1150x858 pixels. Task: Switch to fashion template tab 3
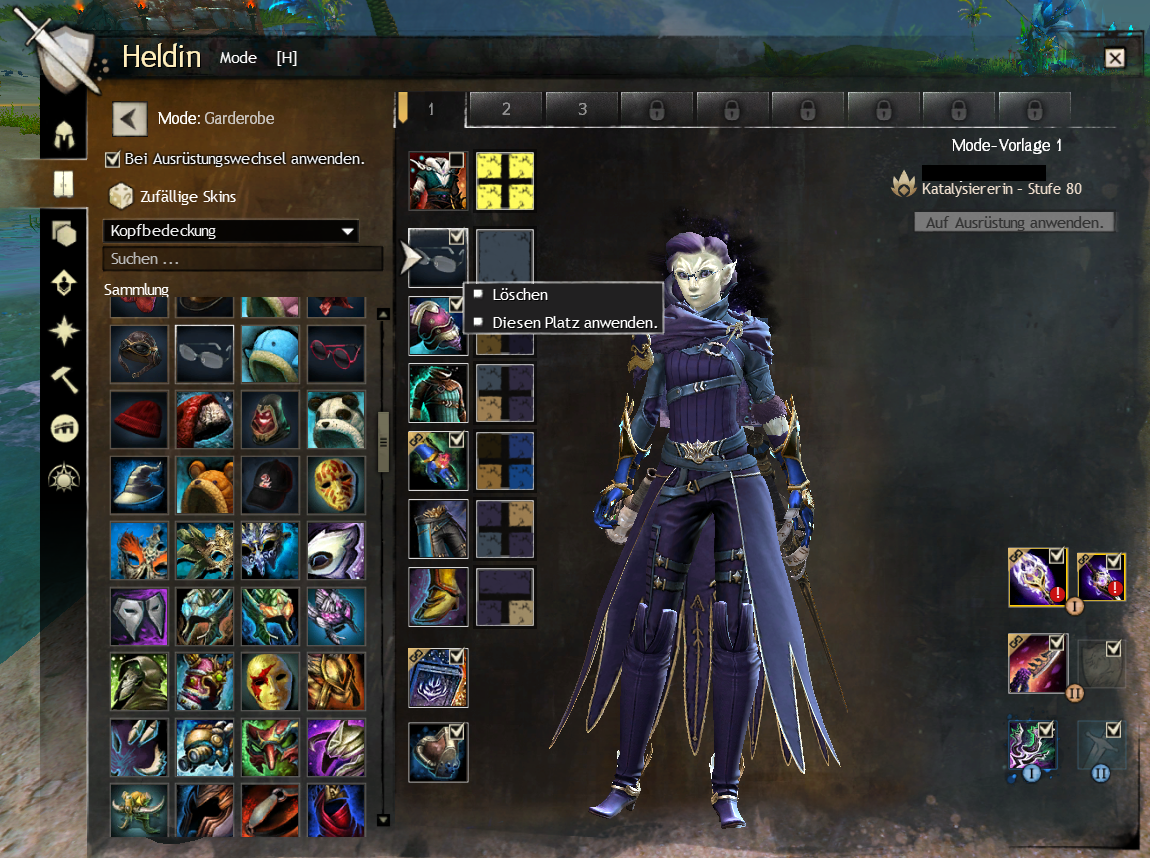point(582,109)
